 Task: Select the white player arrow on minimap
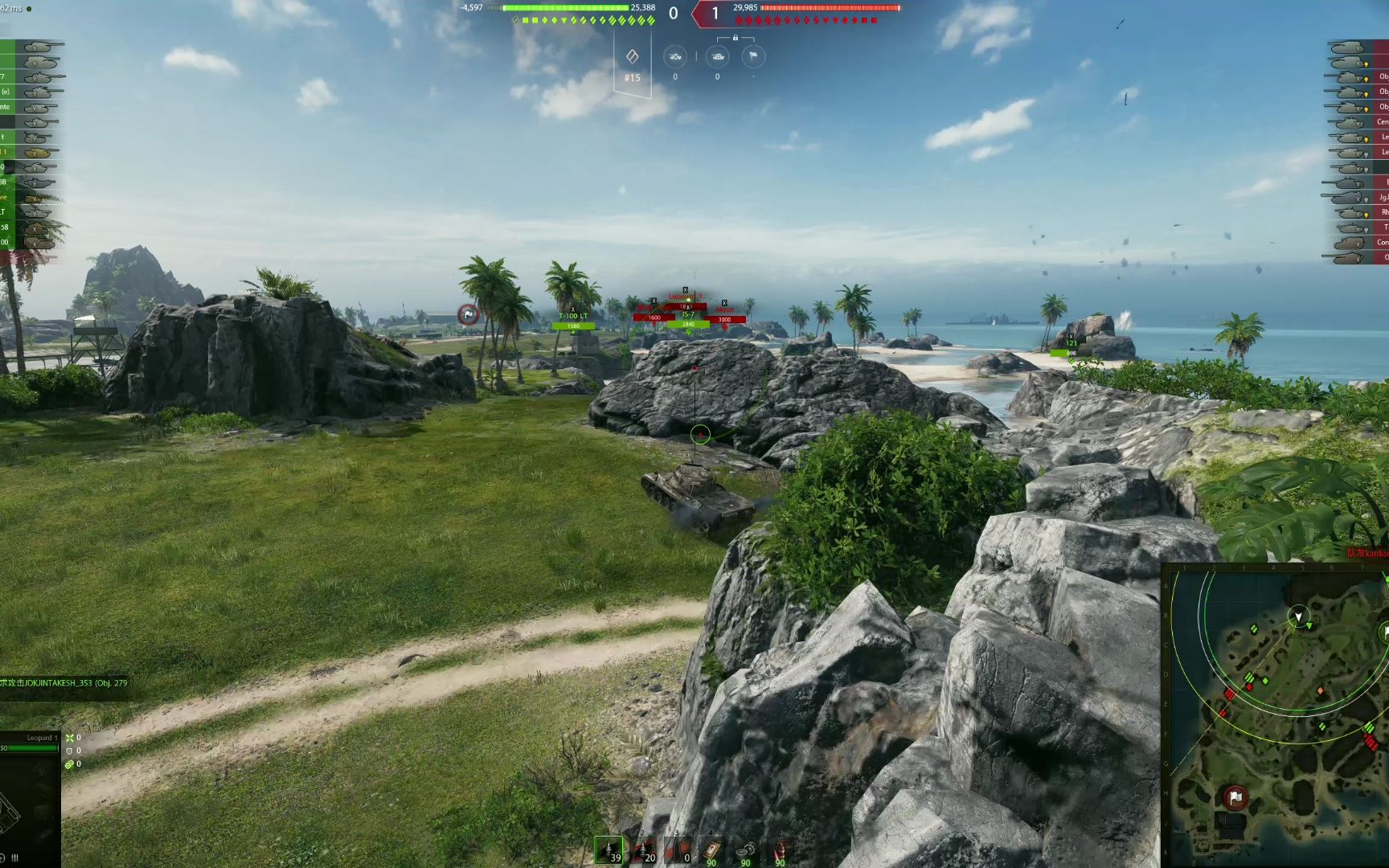click(x=1298, y=616)
